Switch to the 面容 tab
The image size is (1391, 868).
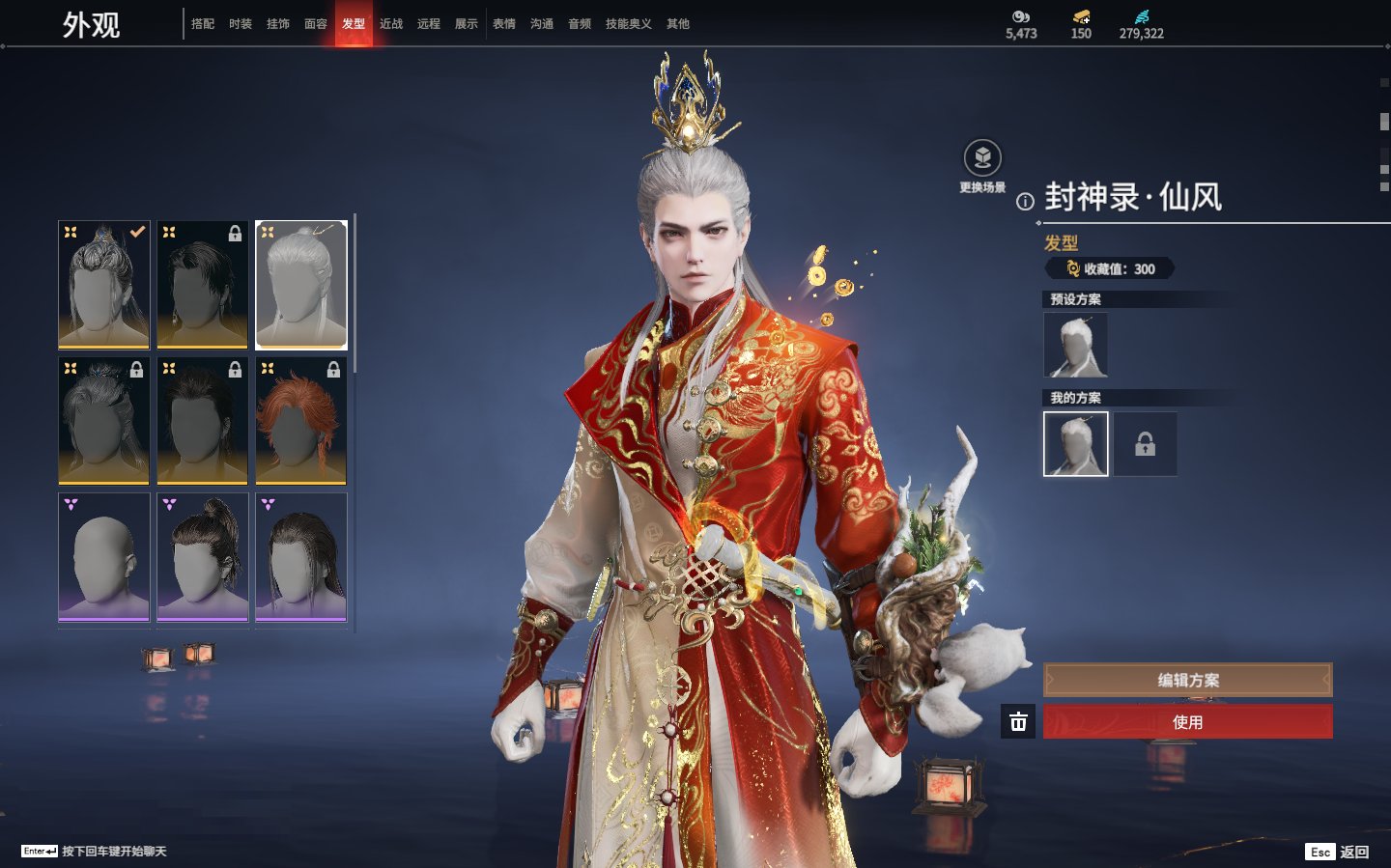coord(316,24)
